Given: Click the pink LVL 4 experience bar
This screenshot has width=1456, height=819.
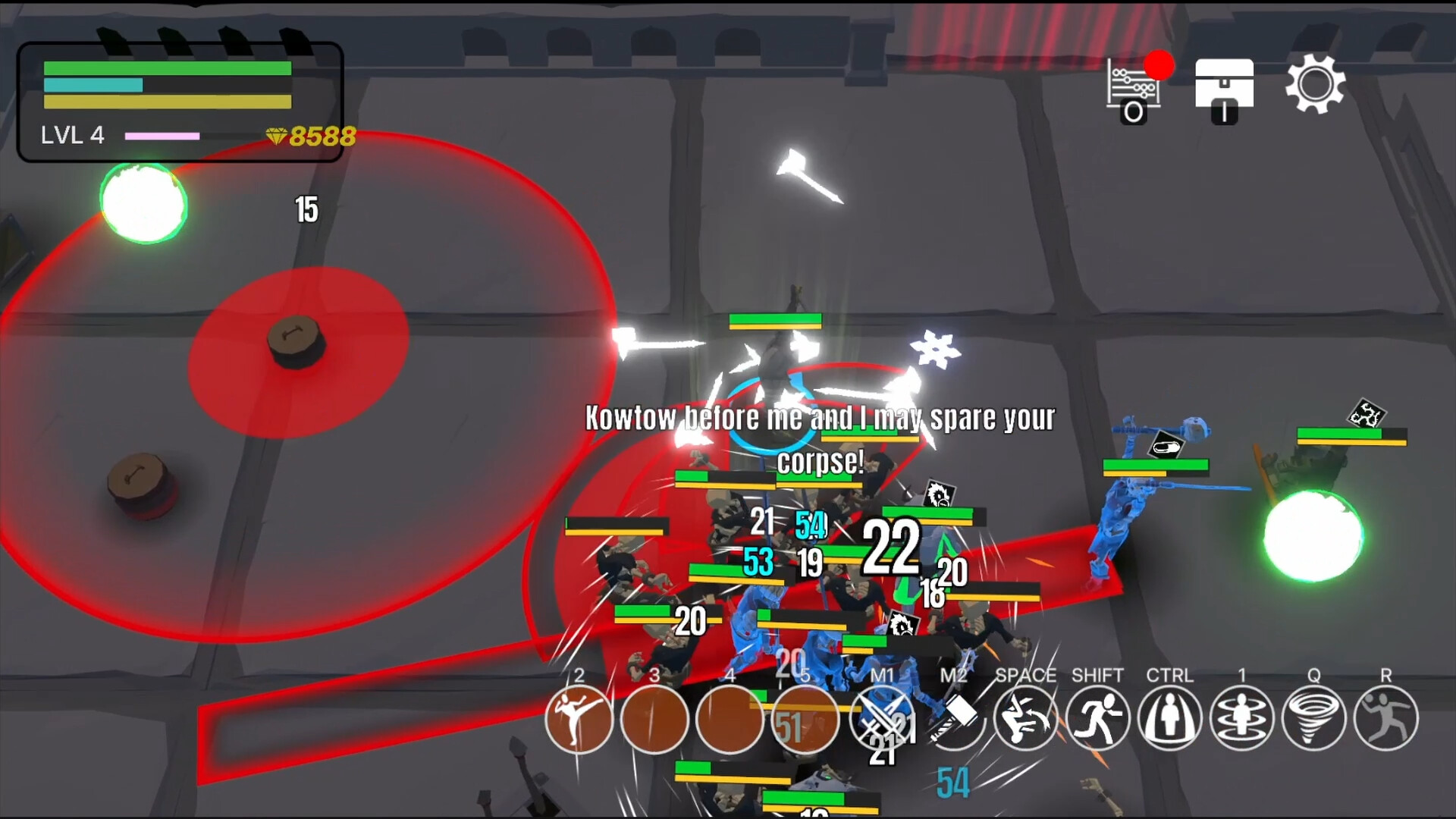Looking at the screenshot, I should click(x=162, y=136).
